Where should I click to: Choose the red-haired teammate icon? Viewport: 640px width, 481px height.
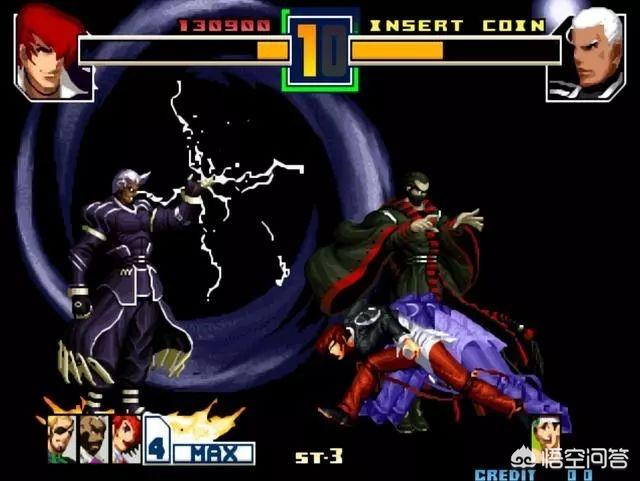click(125, 437)
